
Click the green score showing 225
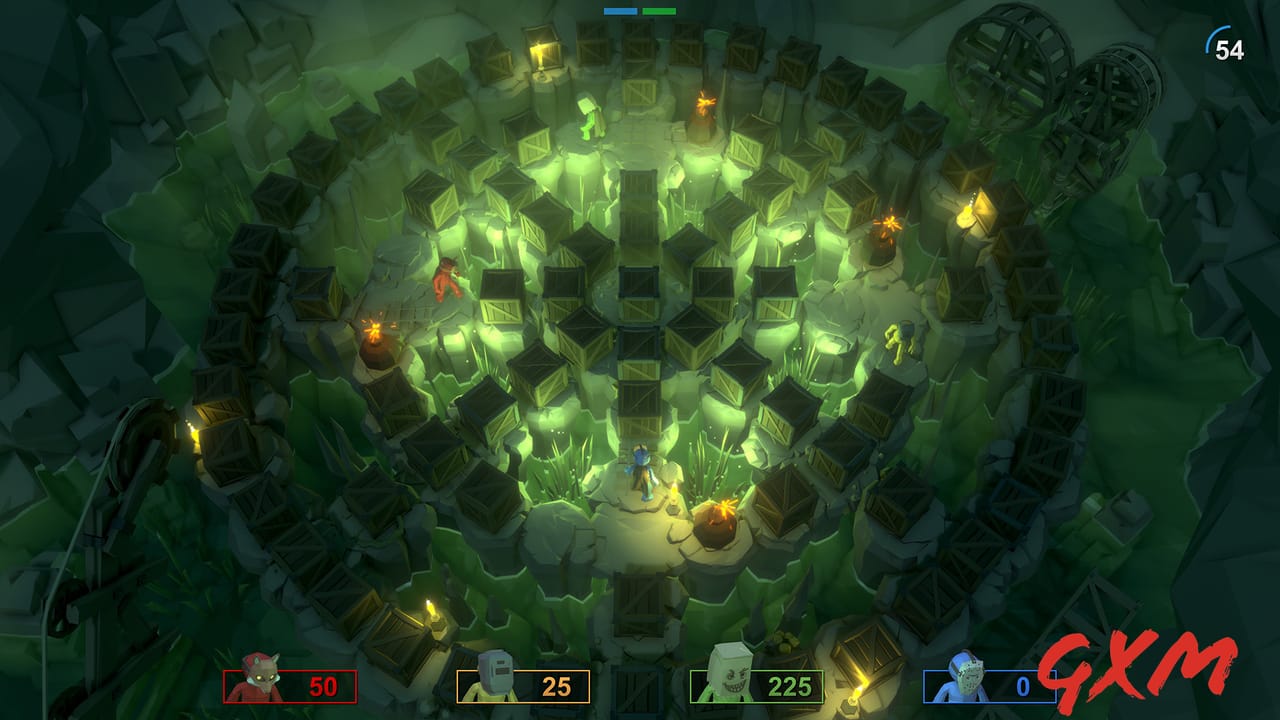pos(790,688)
